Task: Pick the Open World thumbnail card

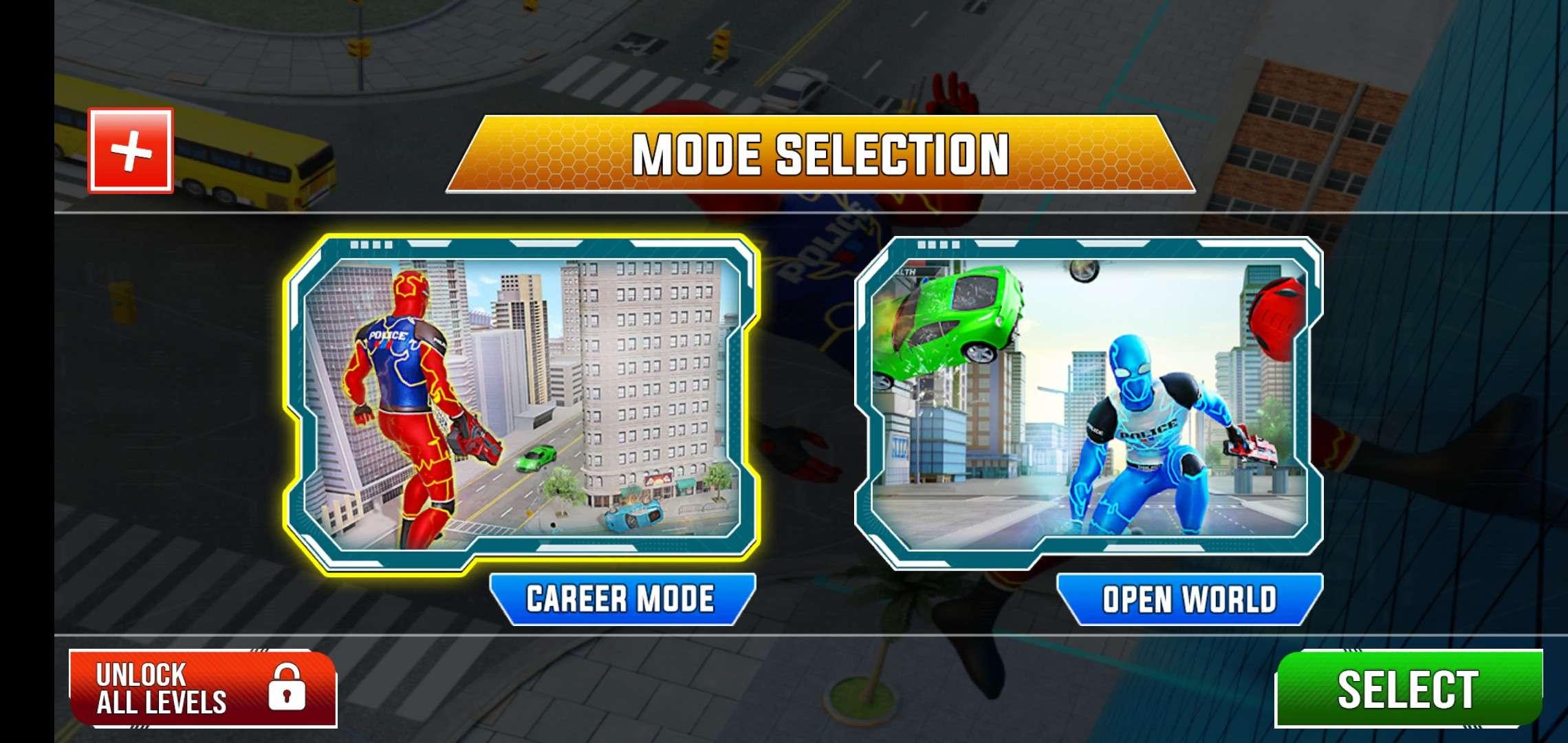Action: click(x=1089, y=402)
